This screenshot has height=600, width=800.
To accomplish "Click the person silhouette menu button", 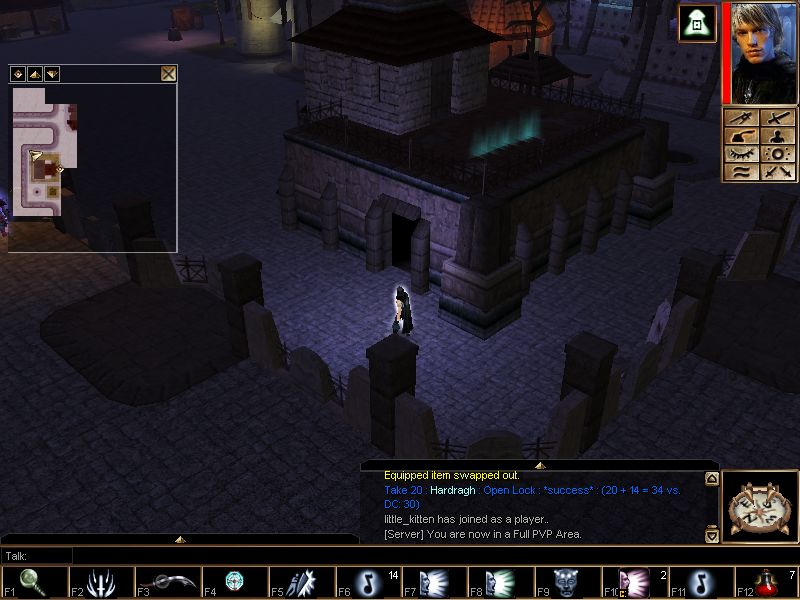I will (779, 136).
